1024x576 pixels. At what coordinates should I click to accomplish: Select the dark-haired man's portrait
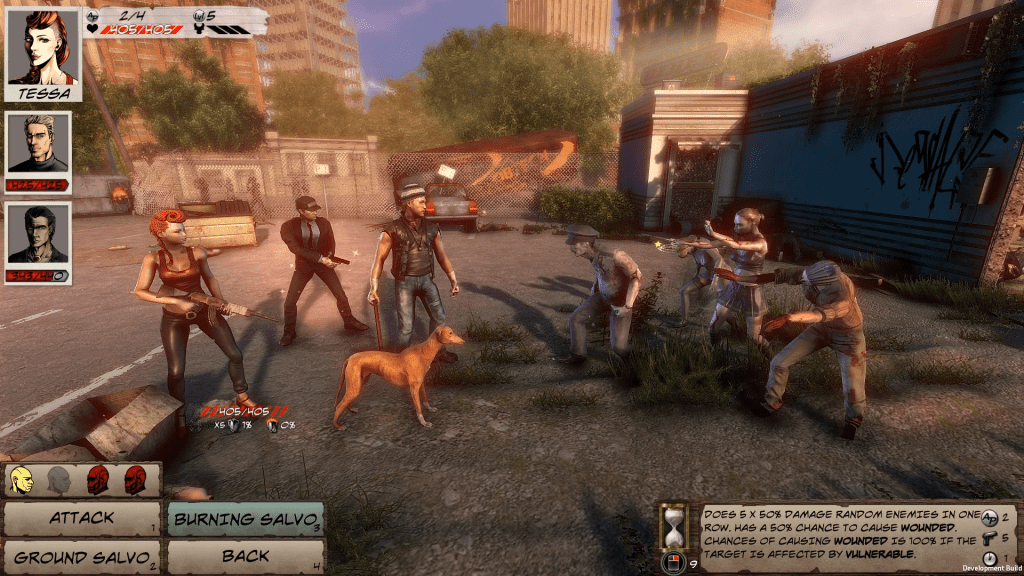[38, 236]
